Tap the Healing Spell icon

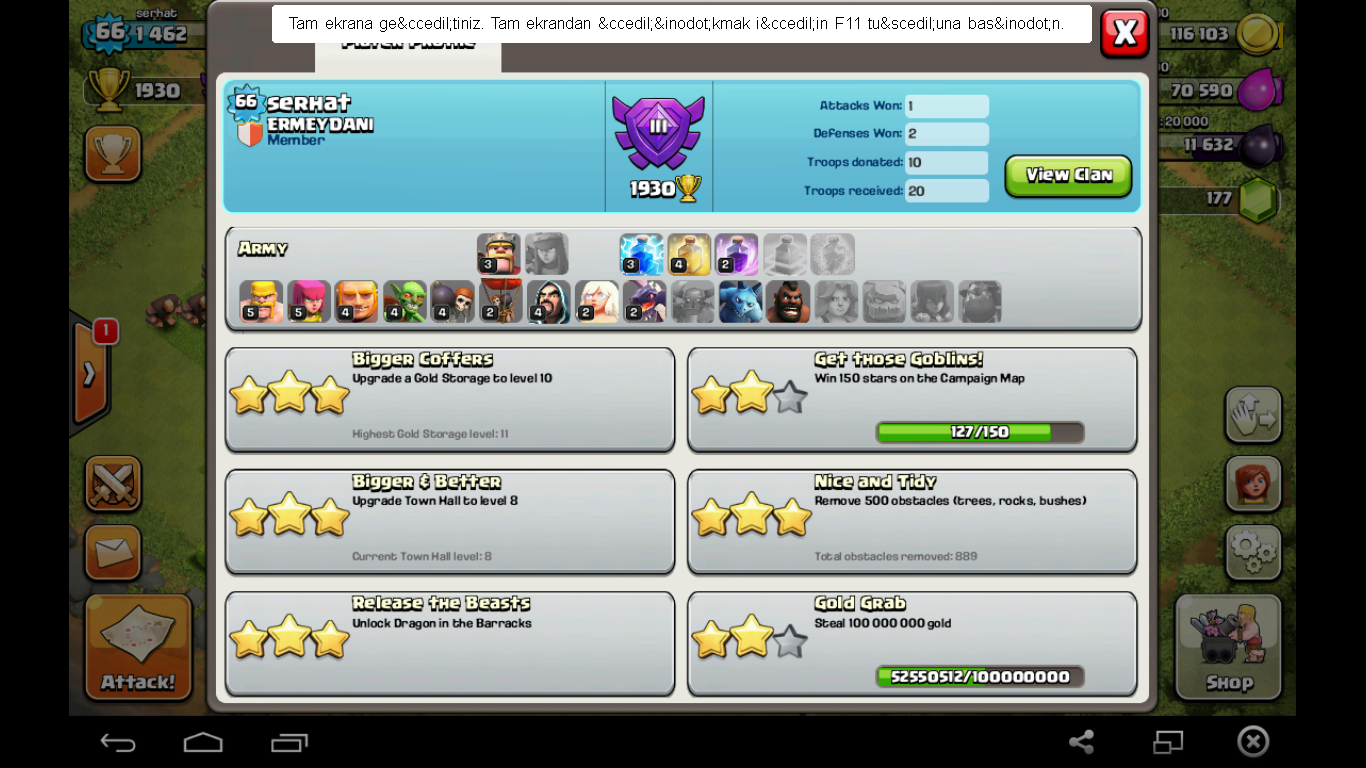pyautogui.click(x=689, y=254)
